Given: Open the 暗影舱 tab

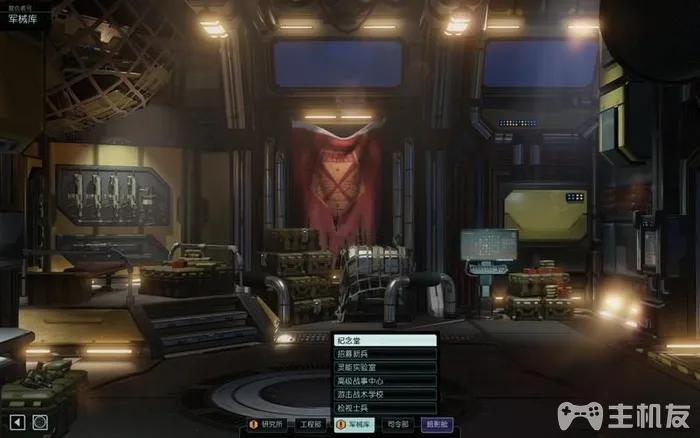Looking at the screenshot, I should click(437, 424).
